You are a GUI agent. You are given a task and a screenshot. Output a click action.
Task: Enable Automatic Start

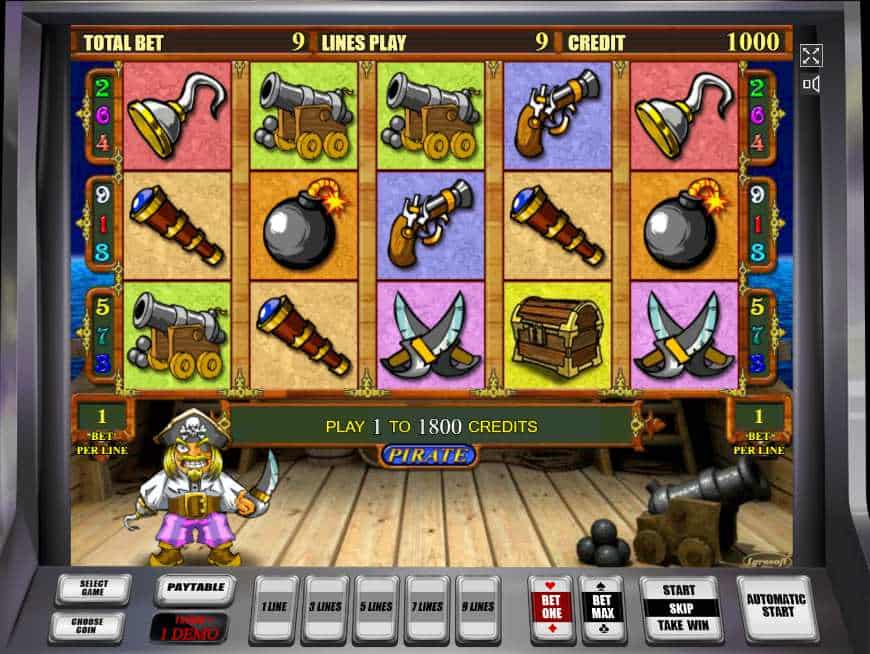tap(775, 608)
